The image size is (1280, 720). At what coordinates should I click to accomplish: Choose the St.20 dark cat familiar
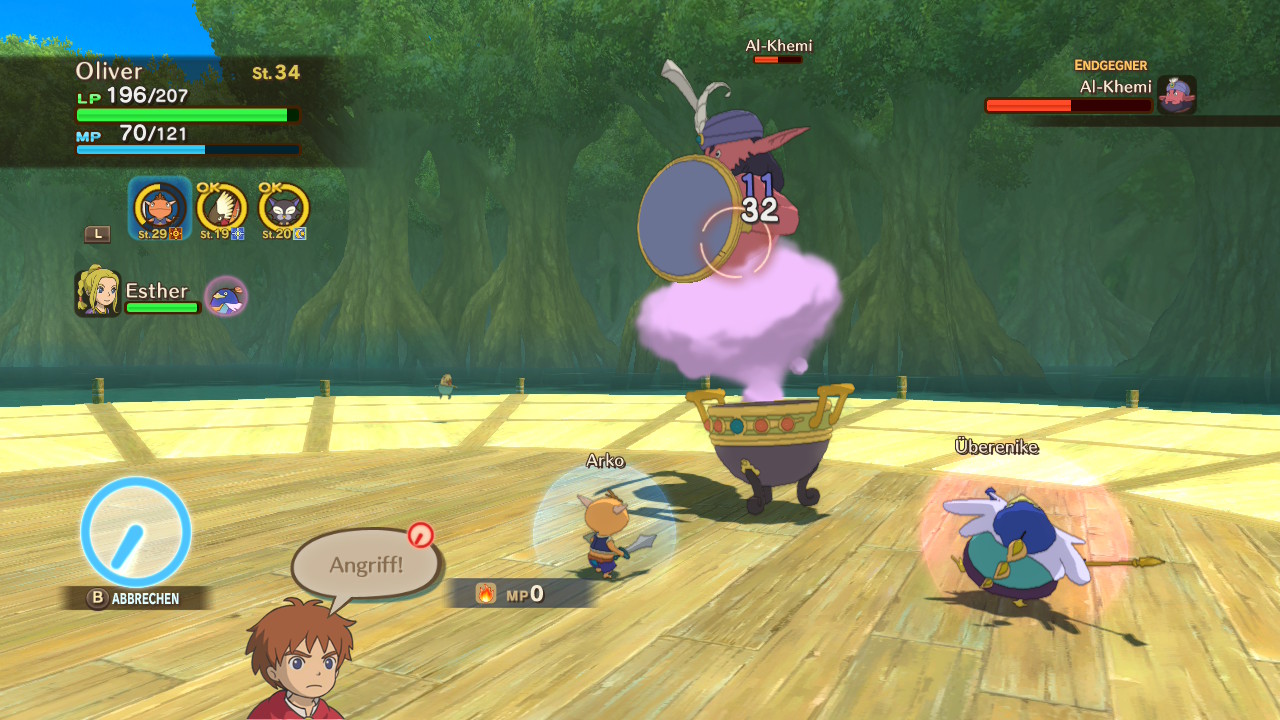(x=283, y=208)
